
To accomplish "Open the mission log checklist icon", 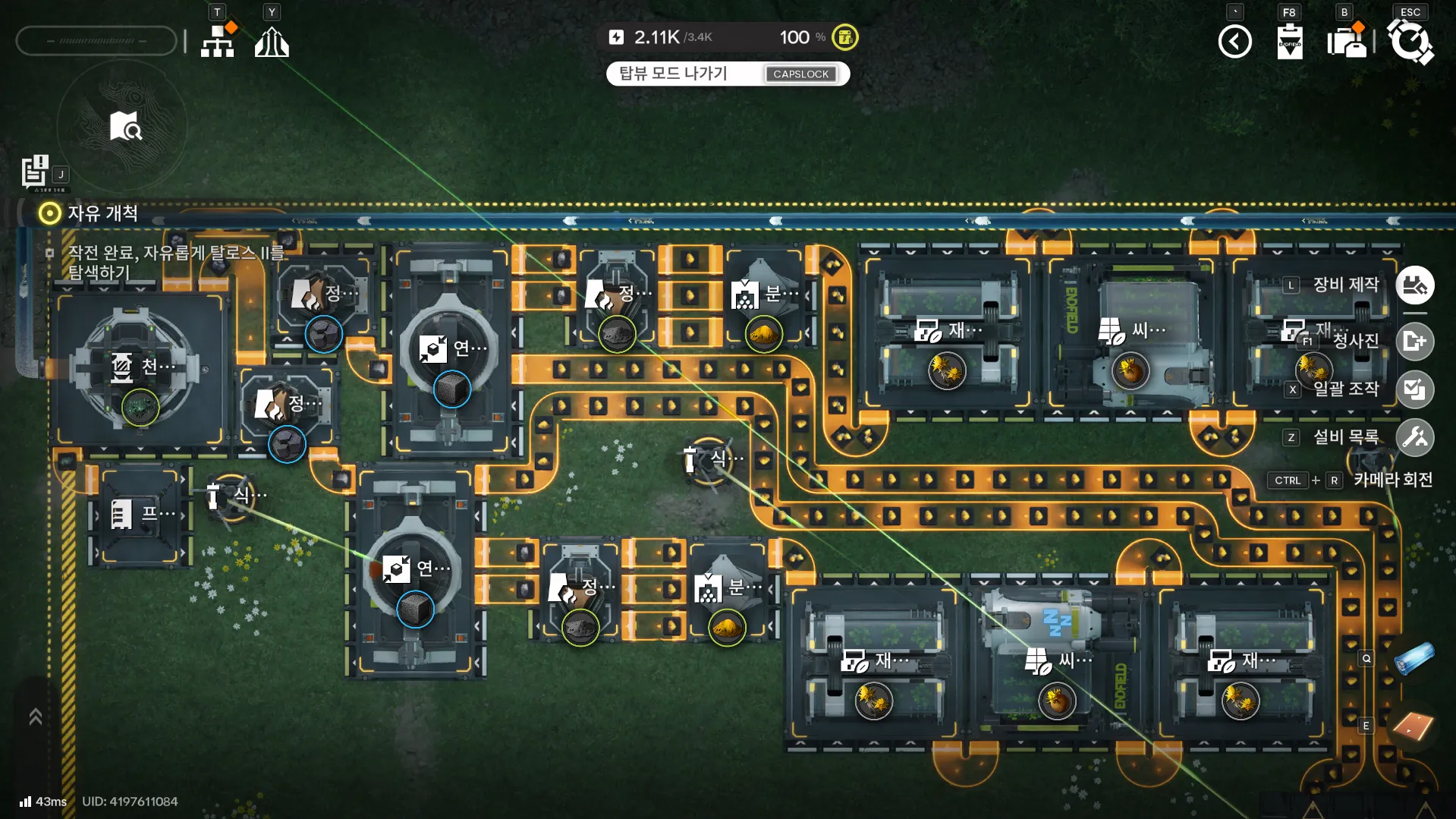I will click(34, 171).
